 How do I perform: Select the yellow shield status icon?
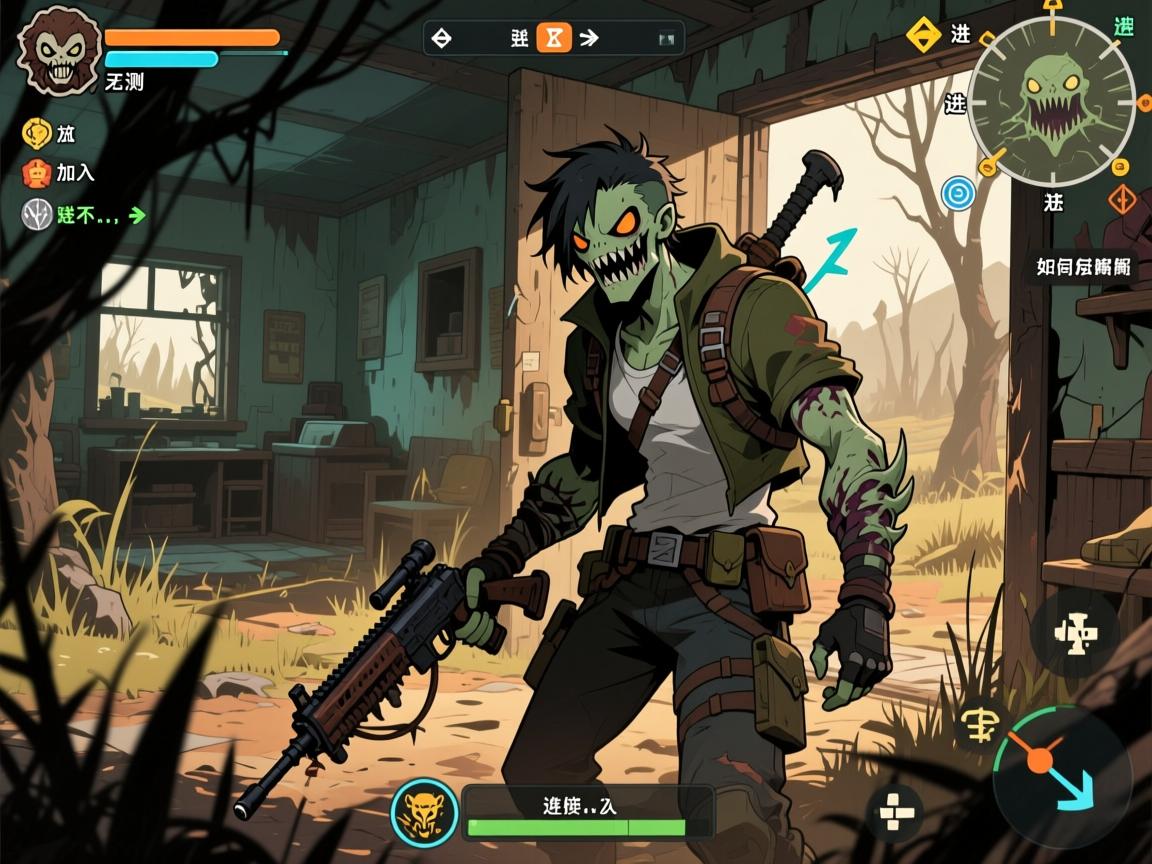pyautogui.click(x=37, y=133)
